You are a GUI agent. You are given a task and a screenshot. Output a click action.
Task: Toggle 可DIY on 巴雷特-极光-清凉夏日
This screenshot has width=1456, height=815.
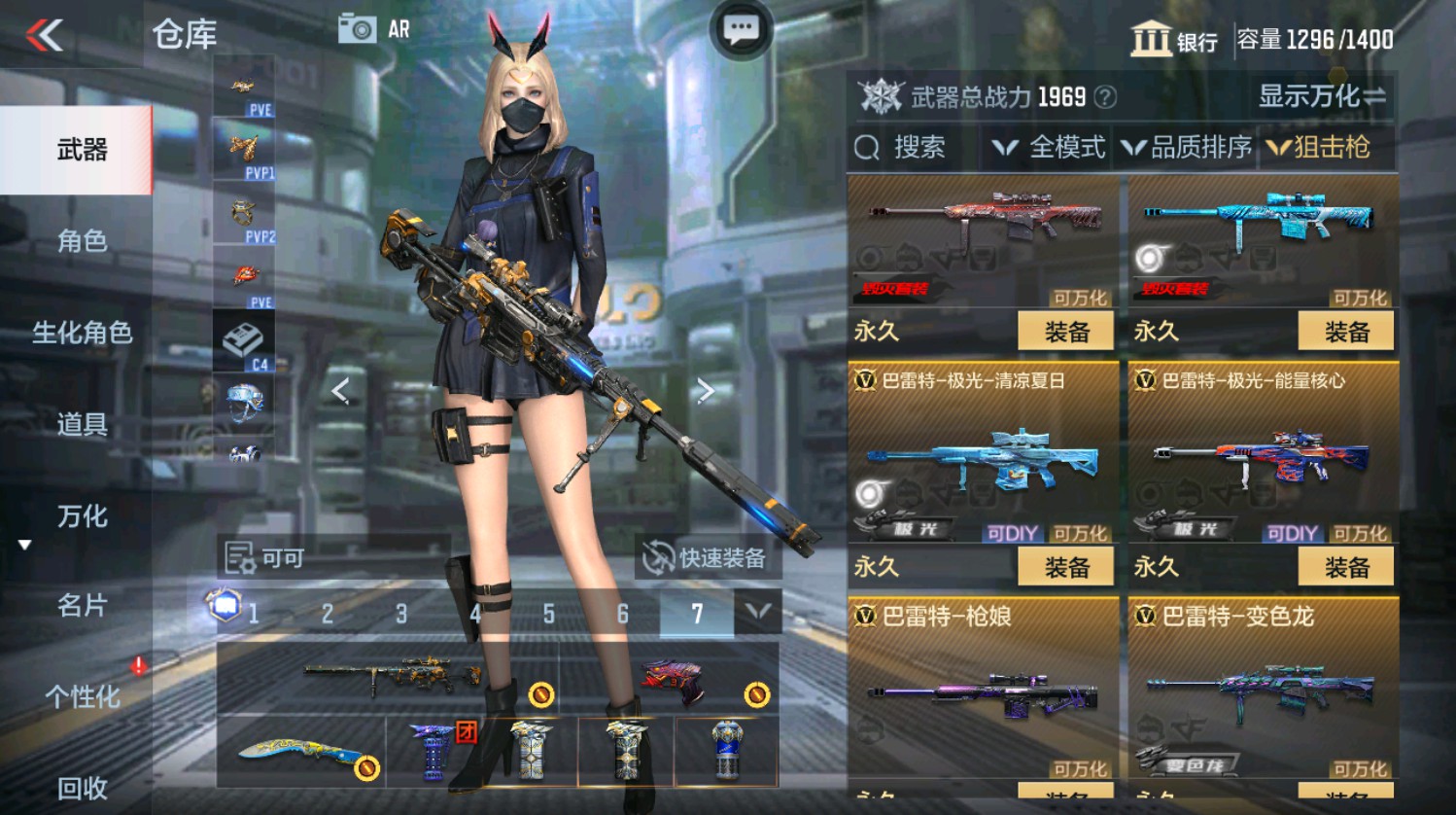click(x=1011, y=534)
